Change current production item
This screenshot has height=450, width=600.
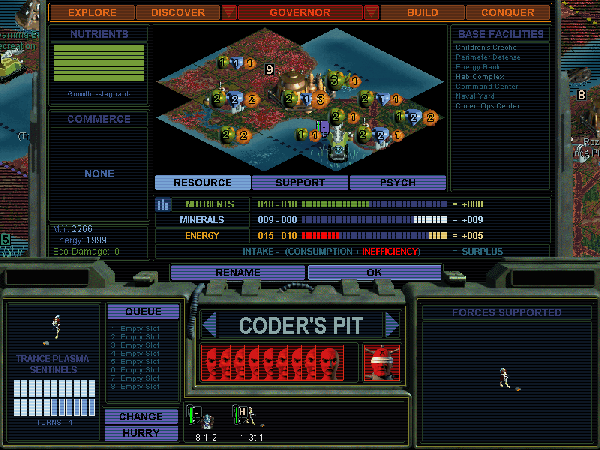pos(141,416)
